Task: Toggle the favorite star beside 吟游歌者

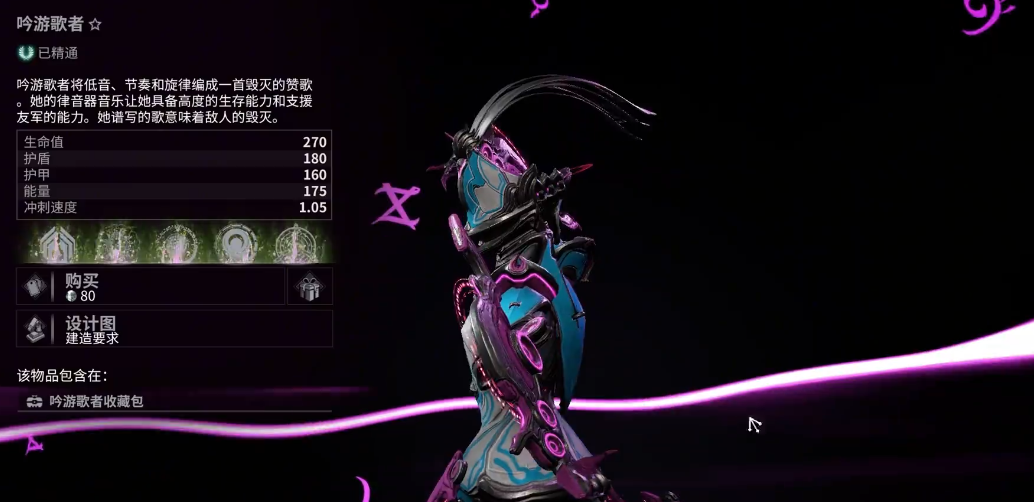Action: click(x=96, y=24)
